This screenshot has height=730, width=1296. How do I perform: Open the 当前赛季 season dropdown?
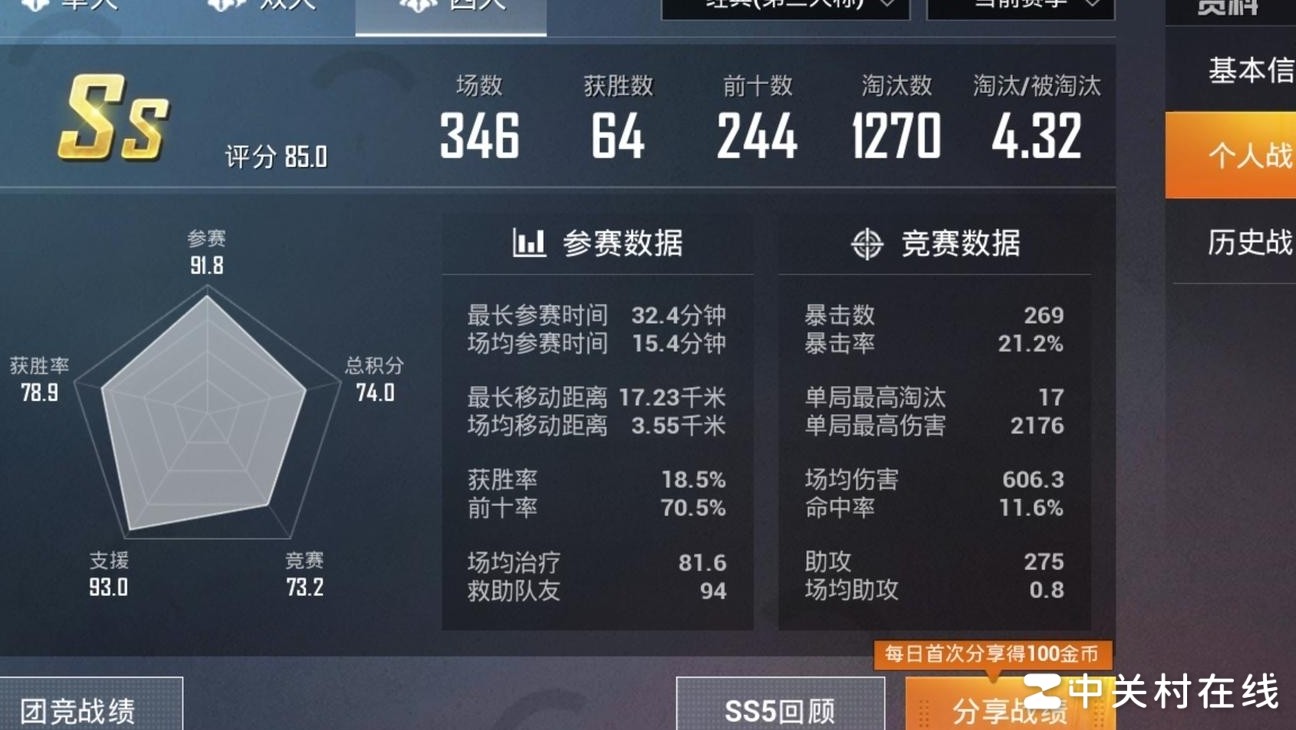pos(1020,6)
